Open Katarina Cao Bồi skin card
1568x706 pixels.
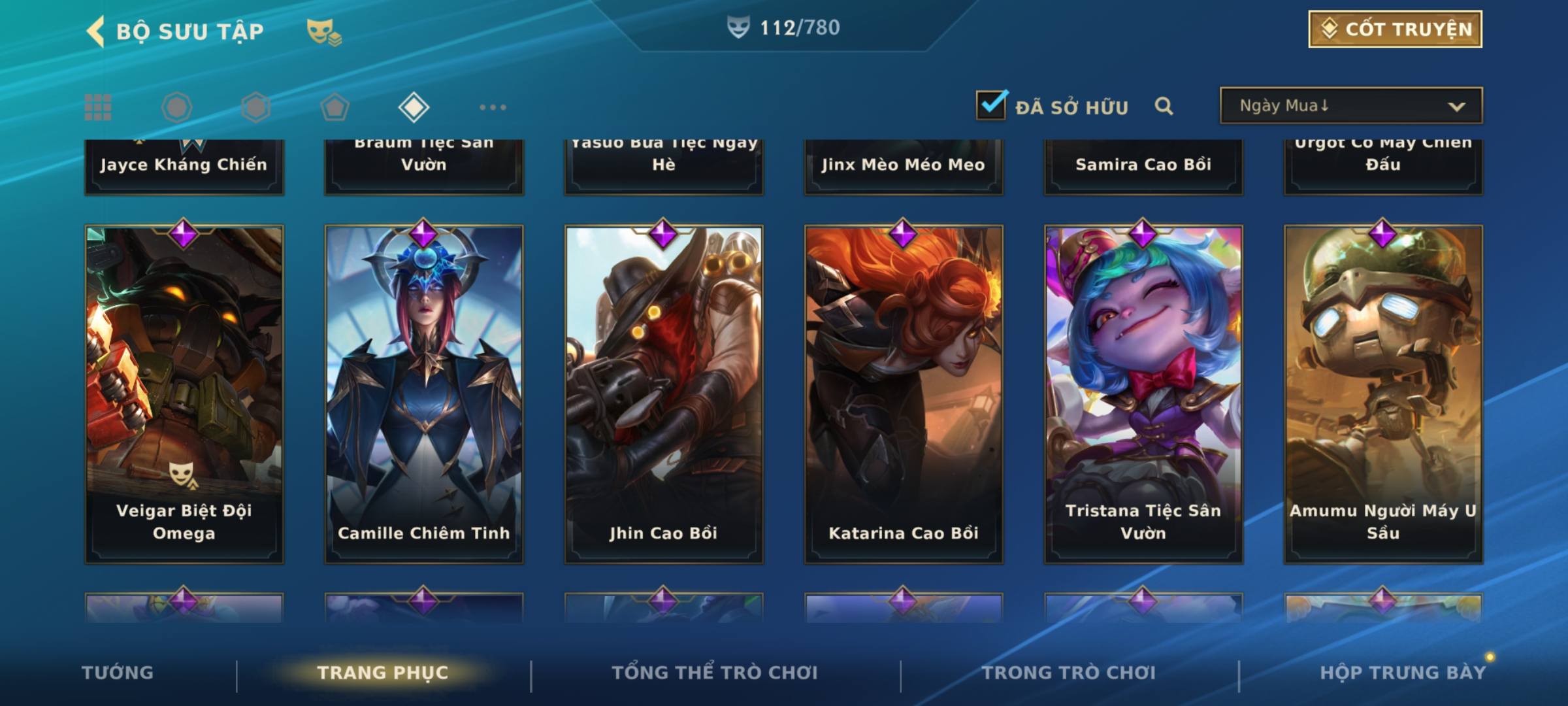click(904, 394)
